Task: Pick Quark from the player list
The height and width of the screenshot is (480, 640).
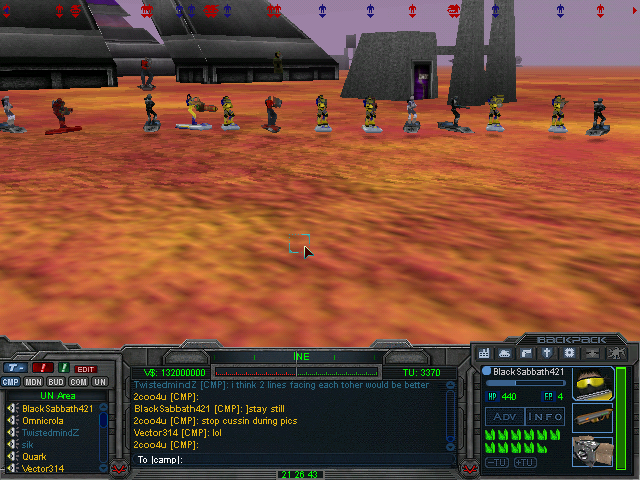Action: click(35, 456)
